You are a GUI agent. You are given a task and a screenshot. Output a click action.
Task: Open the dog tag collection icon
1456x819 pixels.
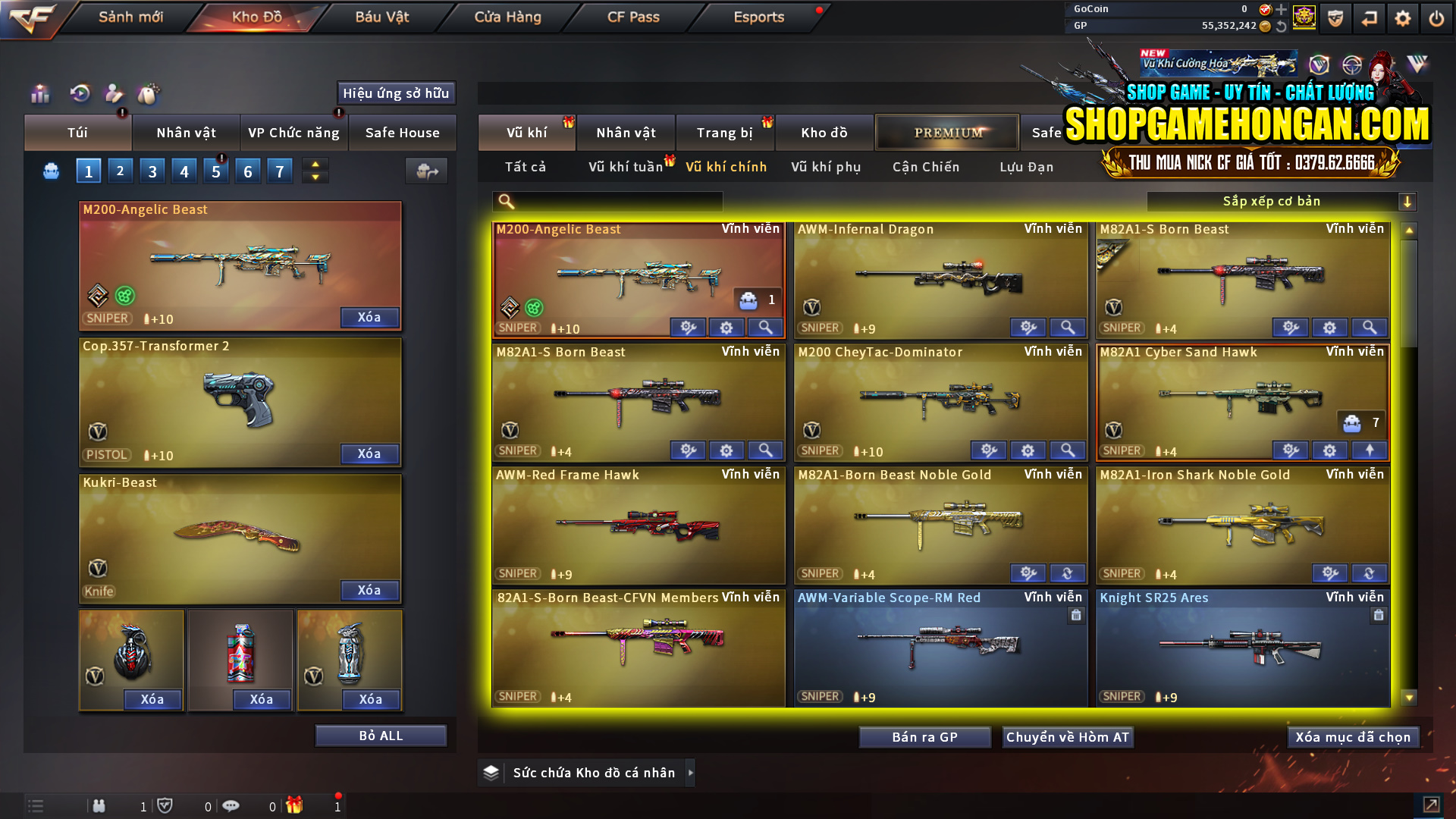coord(149,93)
